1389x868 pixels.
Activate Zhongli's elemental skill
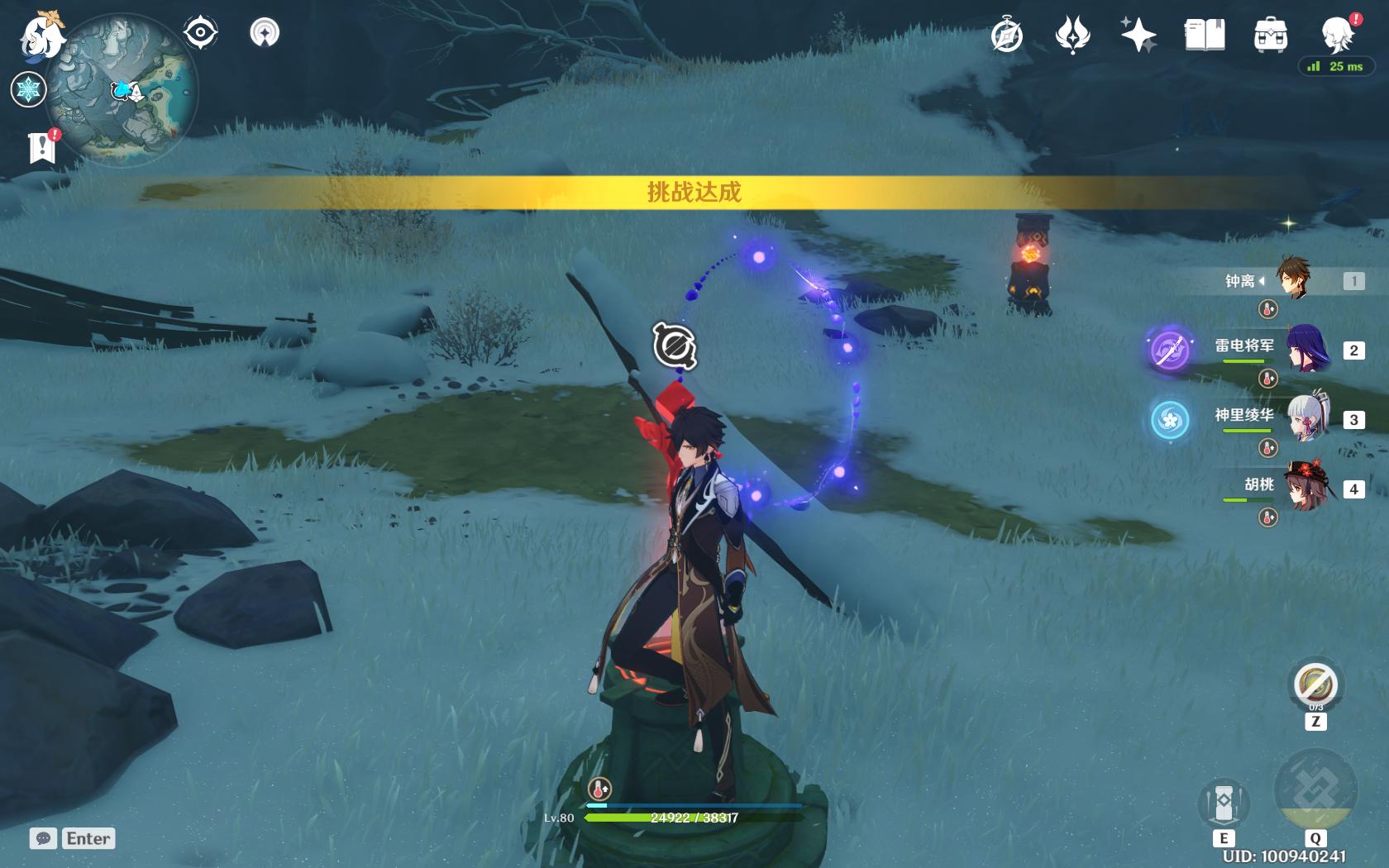coord(1223,802)
